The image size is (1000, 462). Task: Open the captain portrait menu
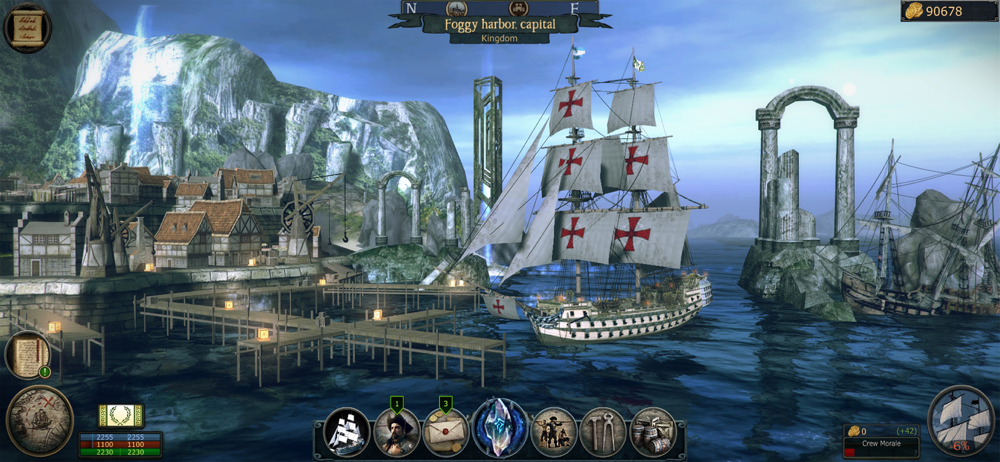pos(396,431)
